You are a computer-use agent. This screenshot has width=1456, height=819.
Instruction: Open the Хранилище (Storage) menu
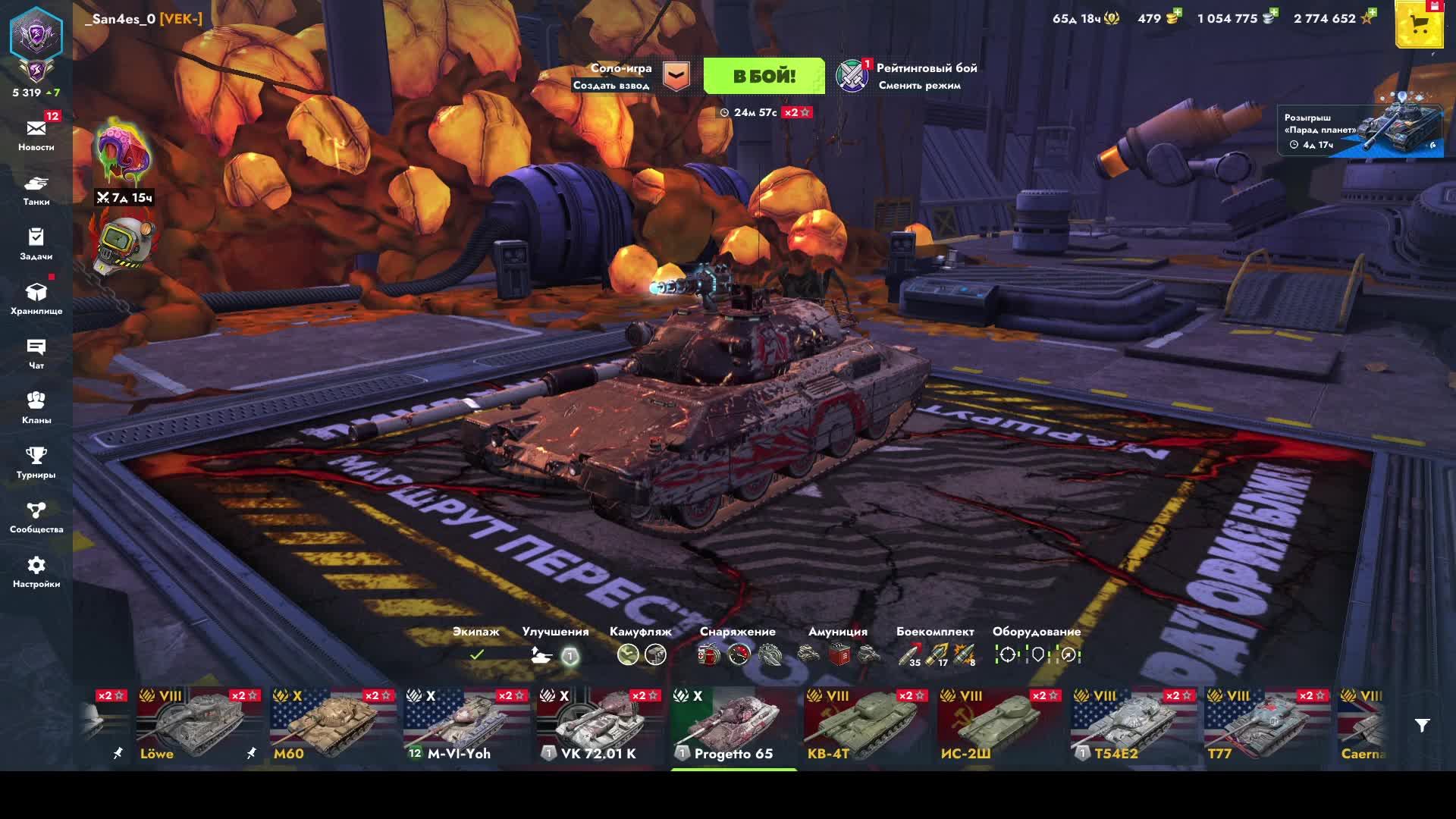tap(36, 299)
